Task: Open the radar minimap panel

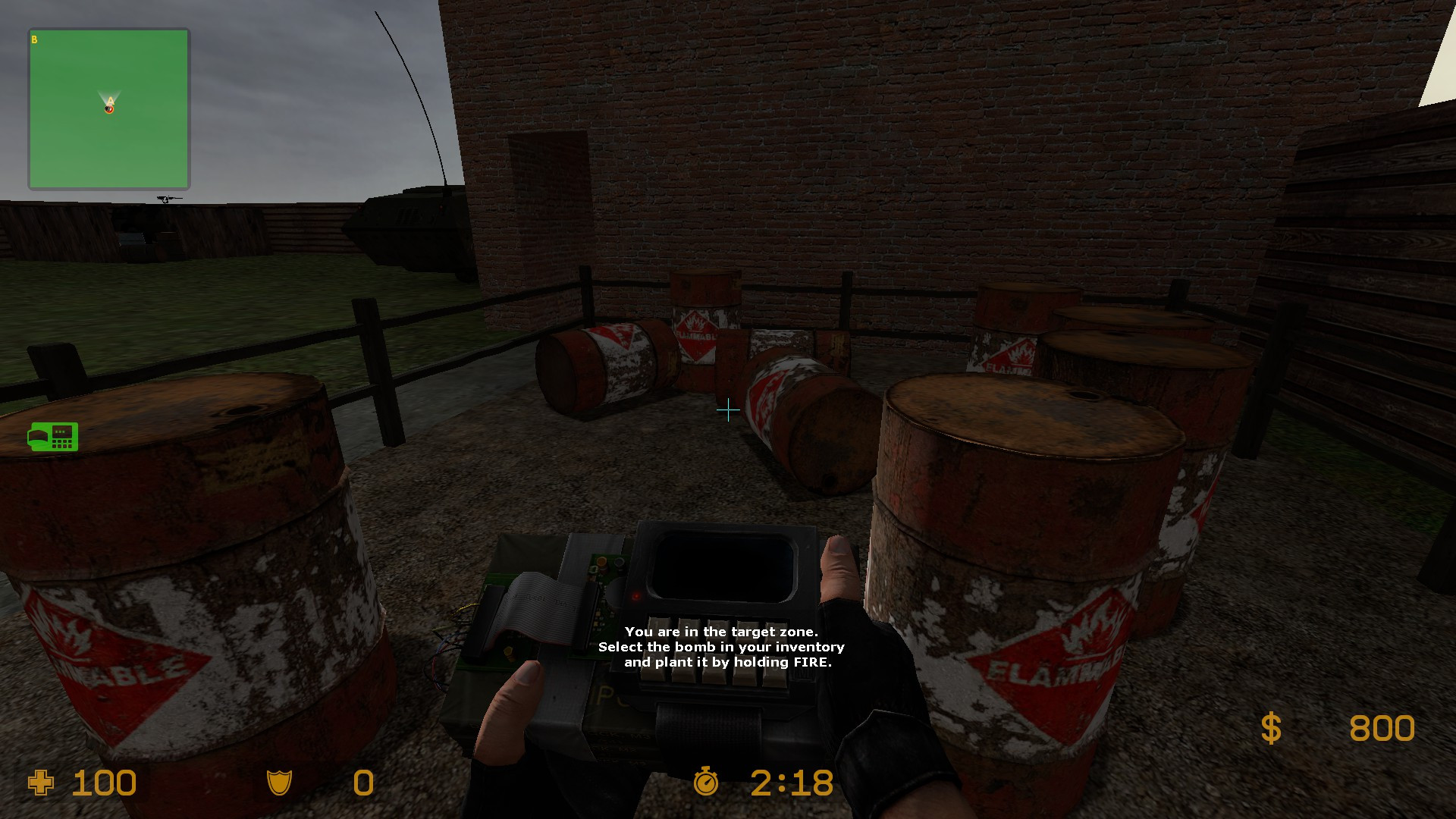Action: click(x=108, y=108)
